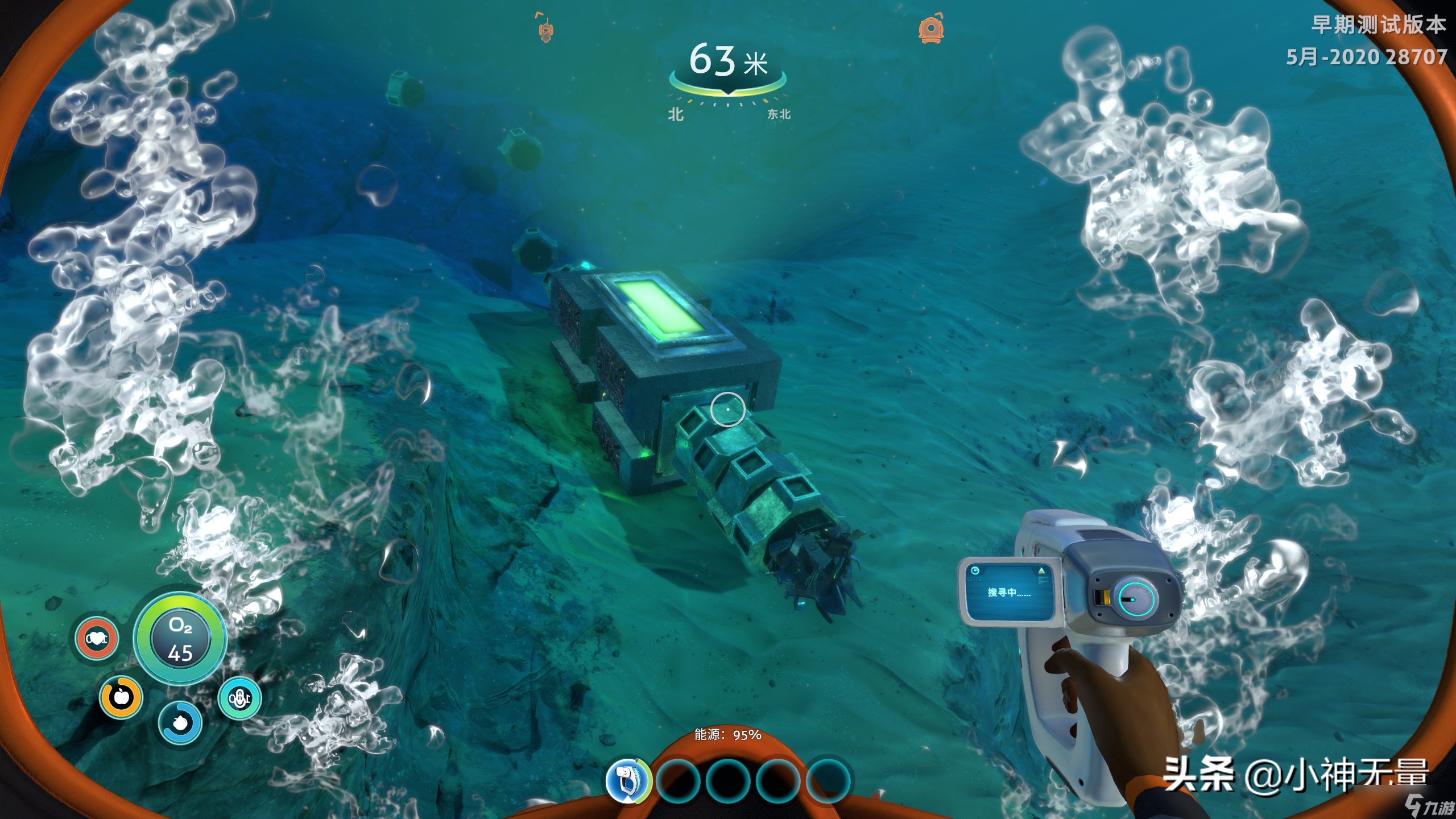Click the orange drop pod beacon marker
The height and width of the screenshot is (819, 1456).
(x=931, y=28)
